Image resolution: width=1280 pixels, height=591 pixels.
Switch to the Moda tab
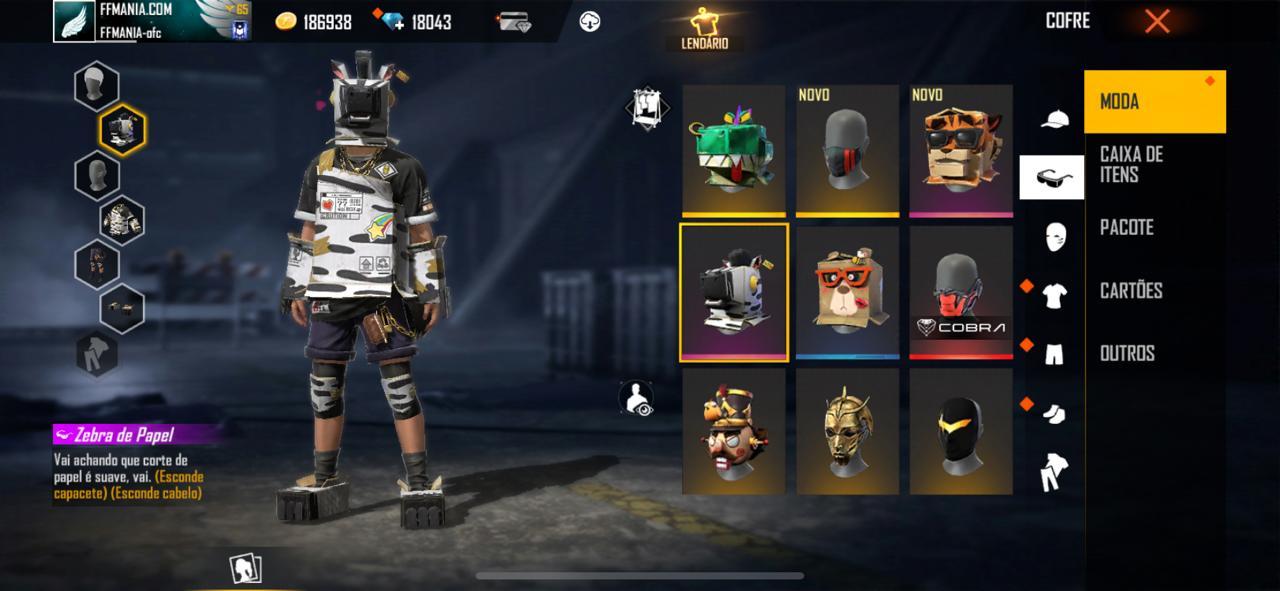(1155, 102)
